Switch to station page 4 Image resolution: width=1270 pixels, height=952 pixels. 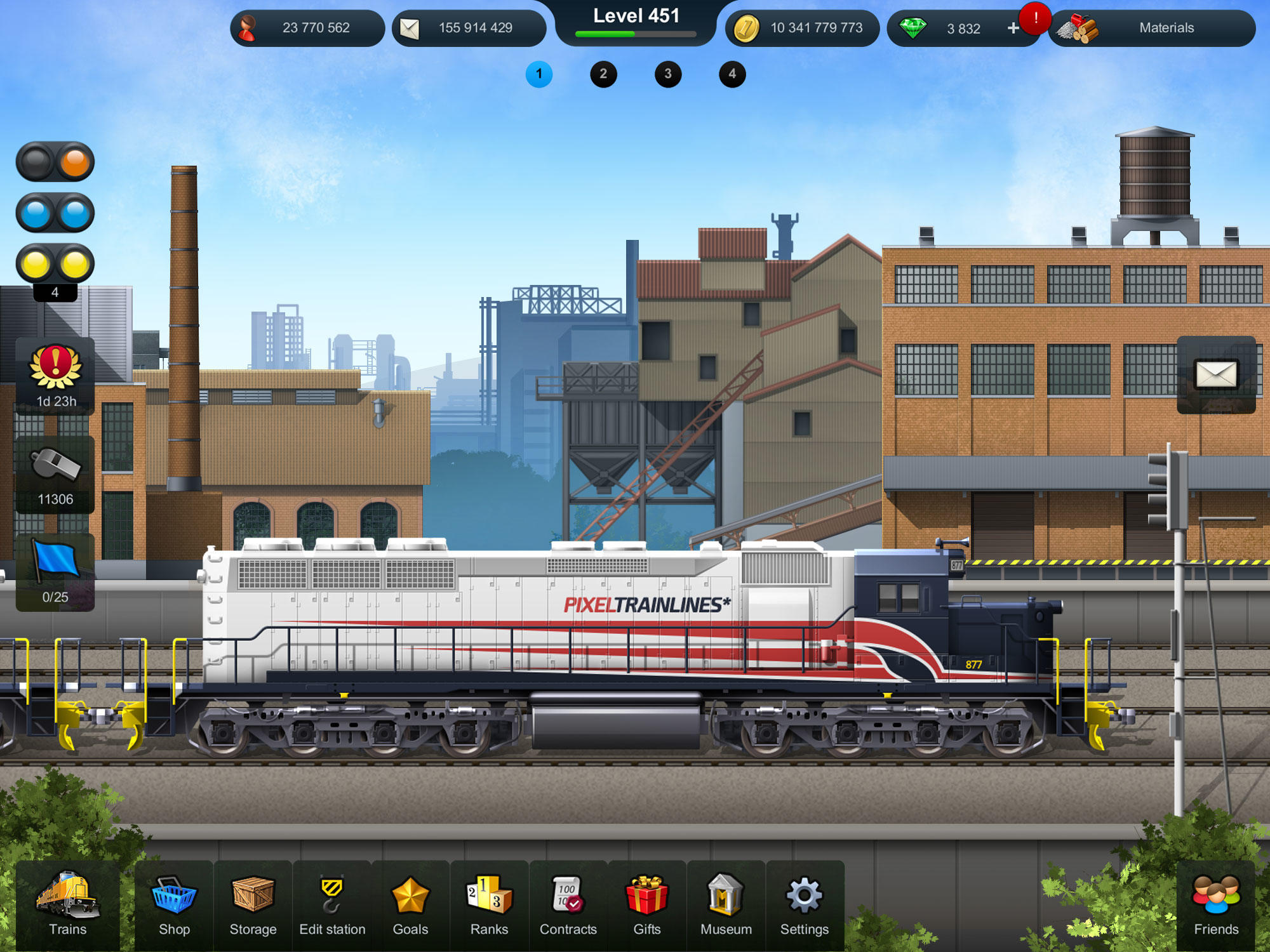pyautogui.click(x=732, y=74)
